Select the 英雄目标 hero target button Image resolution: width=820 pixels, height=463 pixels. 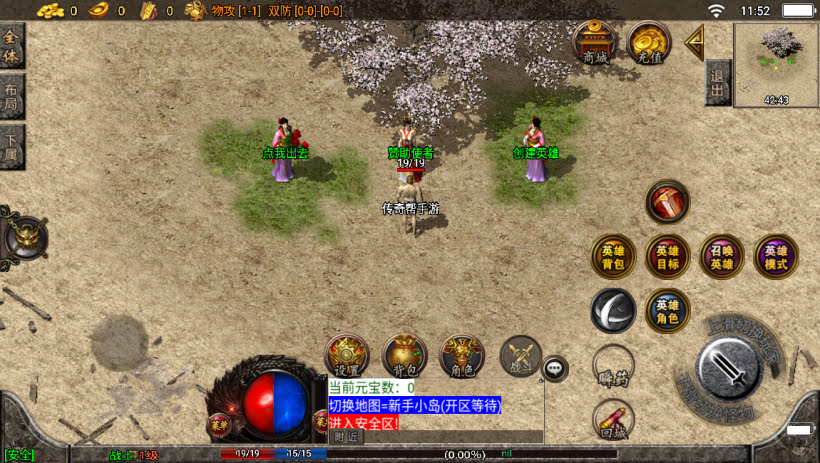pyautogui.click(x=667, y=256)
